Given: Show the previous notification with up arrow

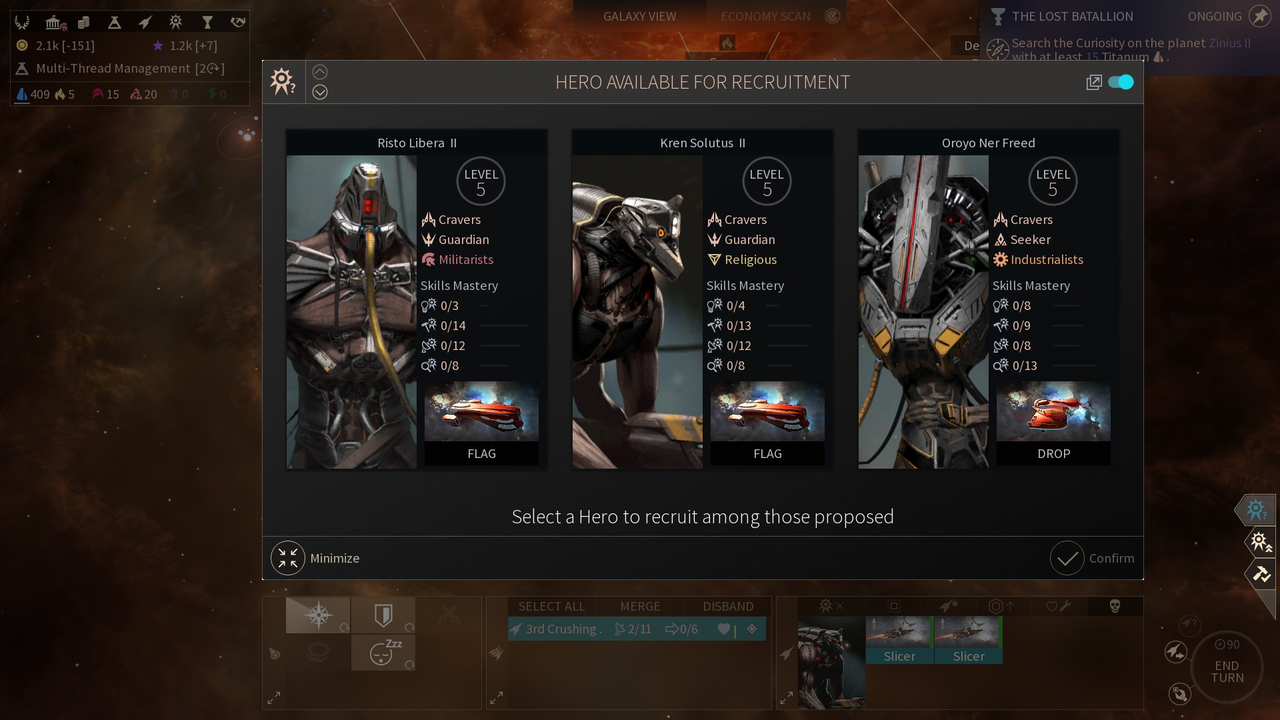Looking at the screenshot, I should click(x=320, y=72).
